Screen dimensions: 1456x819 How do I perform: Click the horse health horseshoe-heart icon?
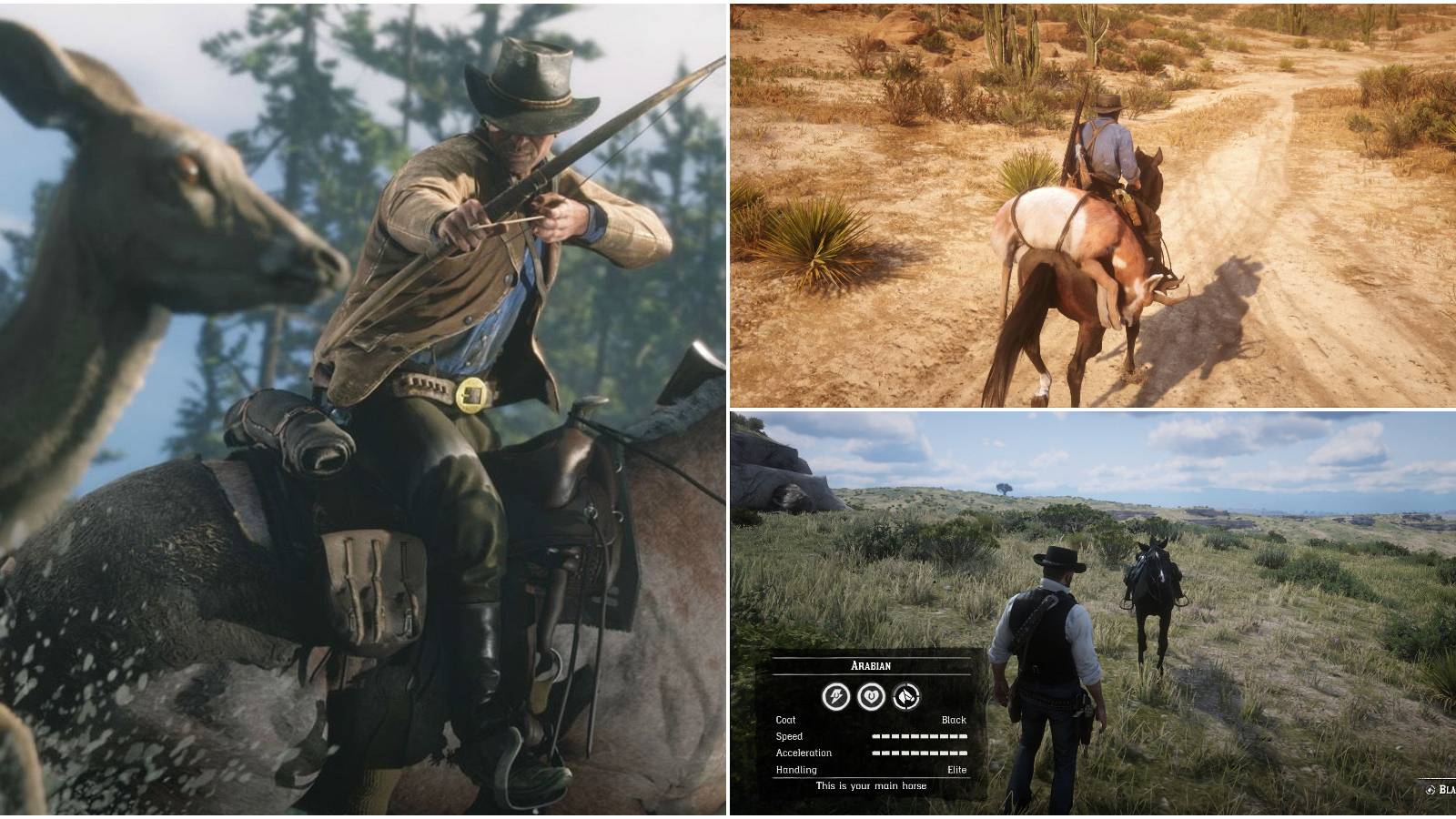pyautogui.click(x=870, y=697)
